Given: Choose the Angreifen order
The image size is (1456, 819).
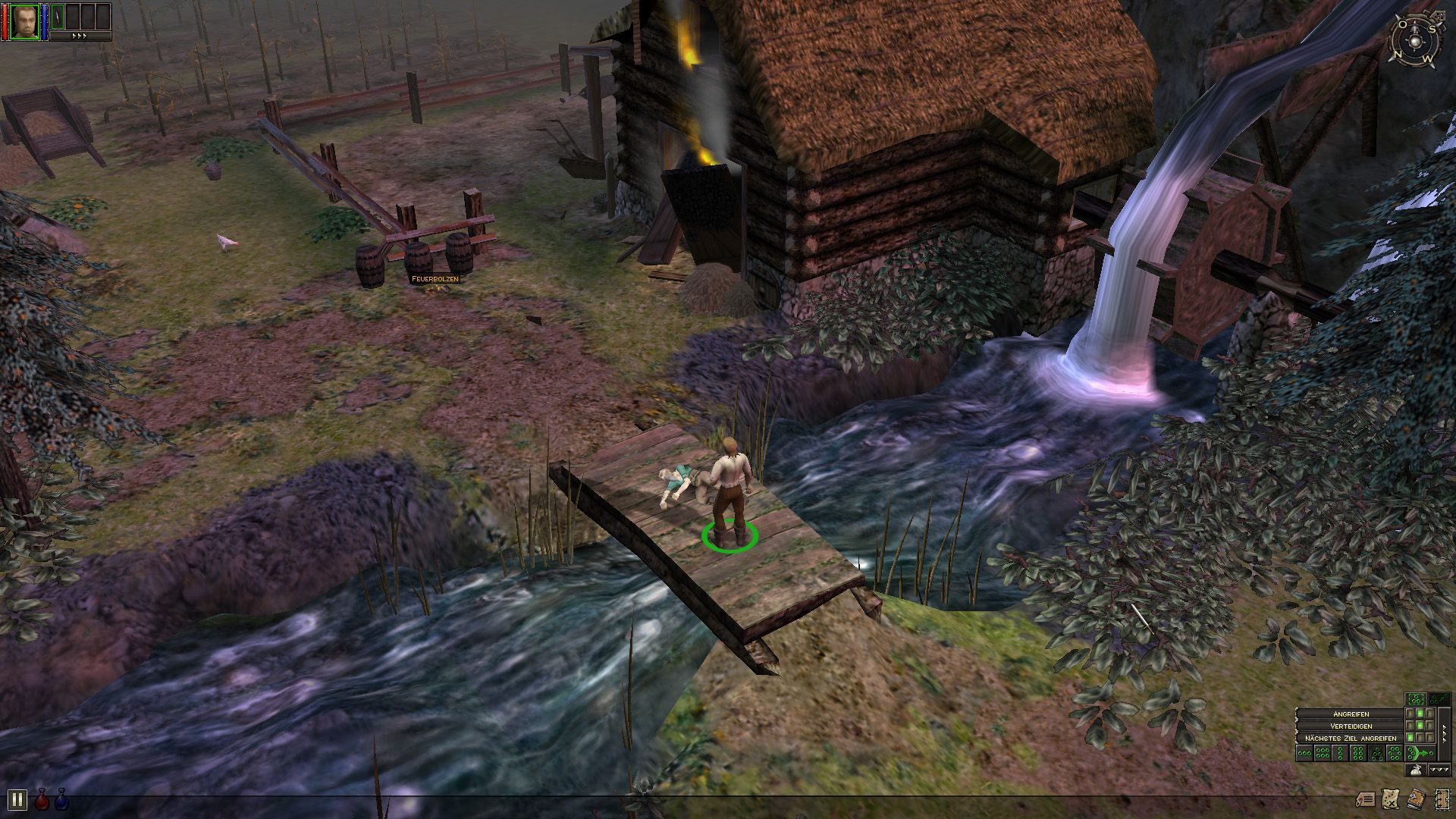Looking at the screenshot, I should 1351,714.
